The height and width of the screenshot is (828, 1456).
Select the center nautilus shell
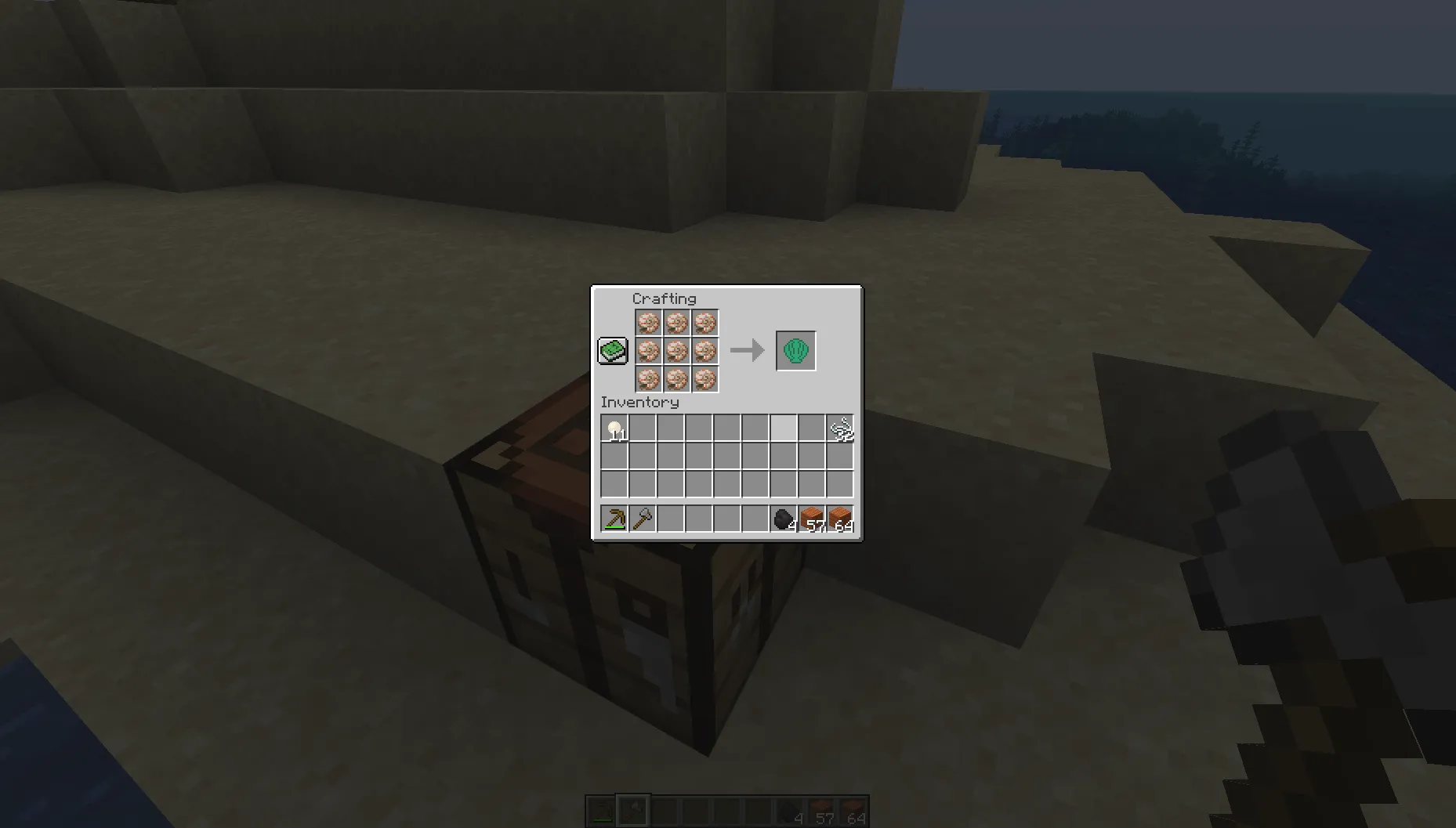click(x=675, y=351)
